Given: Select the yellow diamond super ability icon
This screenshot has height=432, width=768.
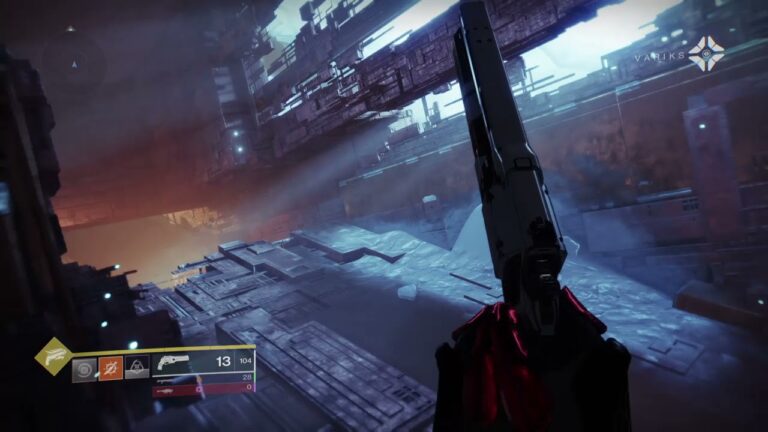Looking at the screenshot, I should pos(52,354).
